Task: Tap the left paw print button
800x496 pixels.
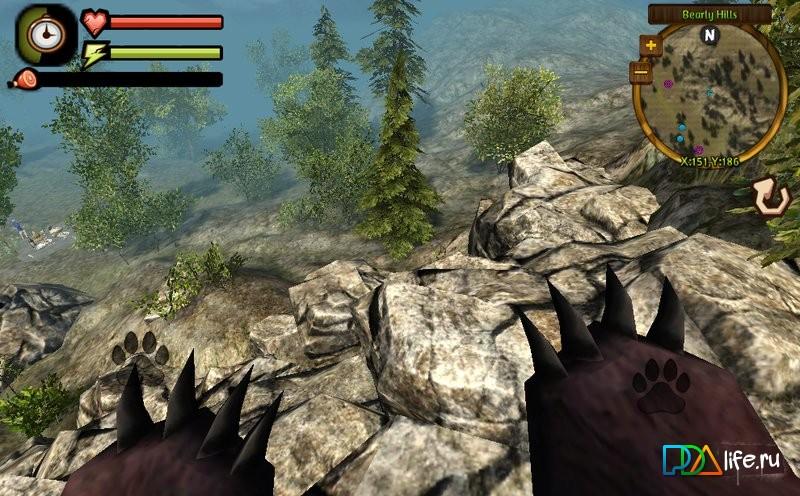Action: [141, 349]
